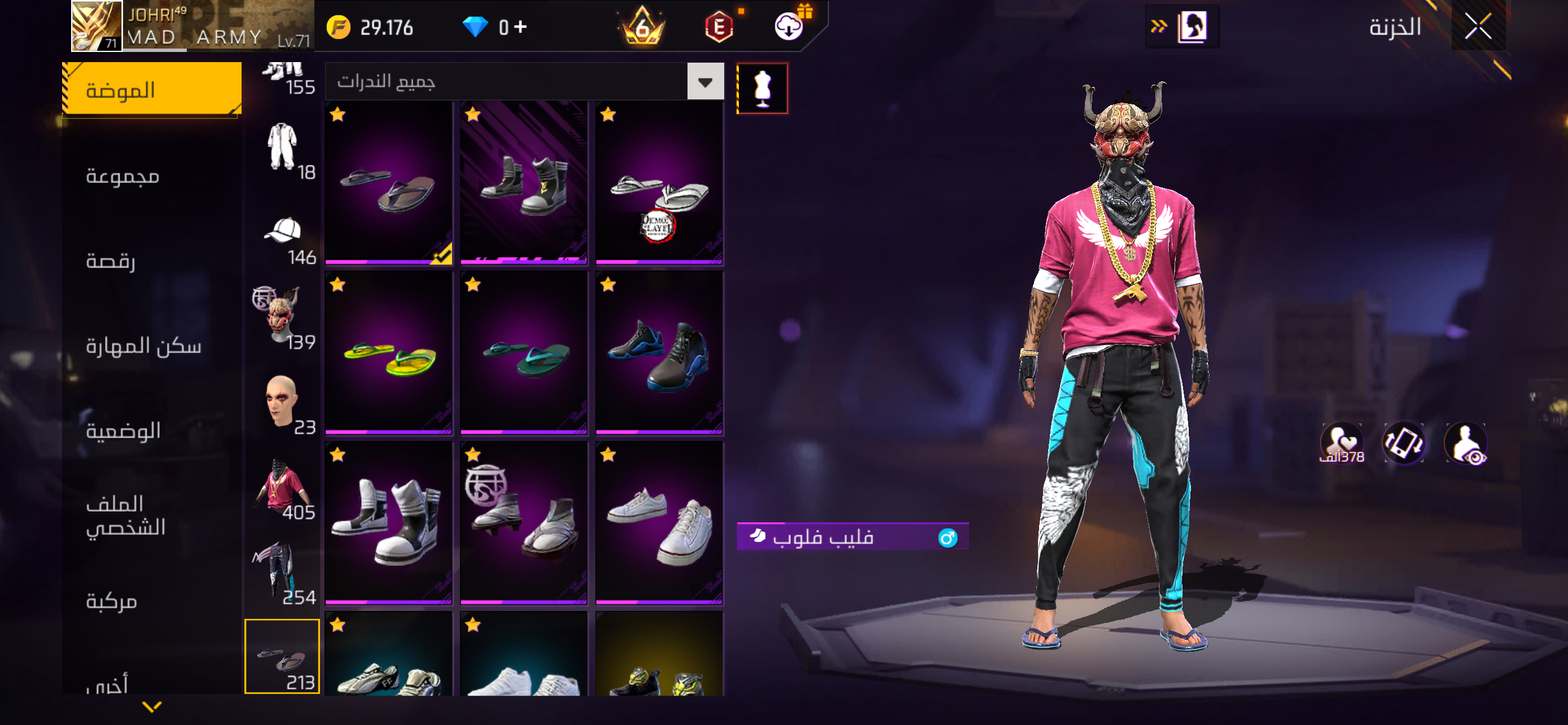Click the character preview eye icon
Image resolution: width=1568 pixels, height=725 pixels.
1467,443
